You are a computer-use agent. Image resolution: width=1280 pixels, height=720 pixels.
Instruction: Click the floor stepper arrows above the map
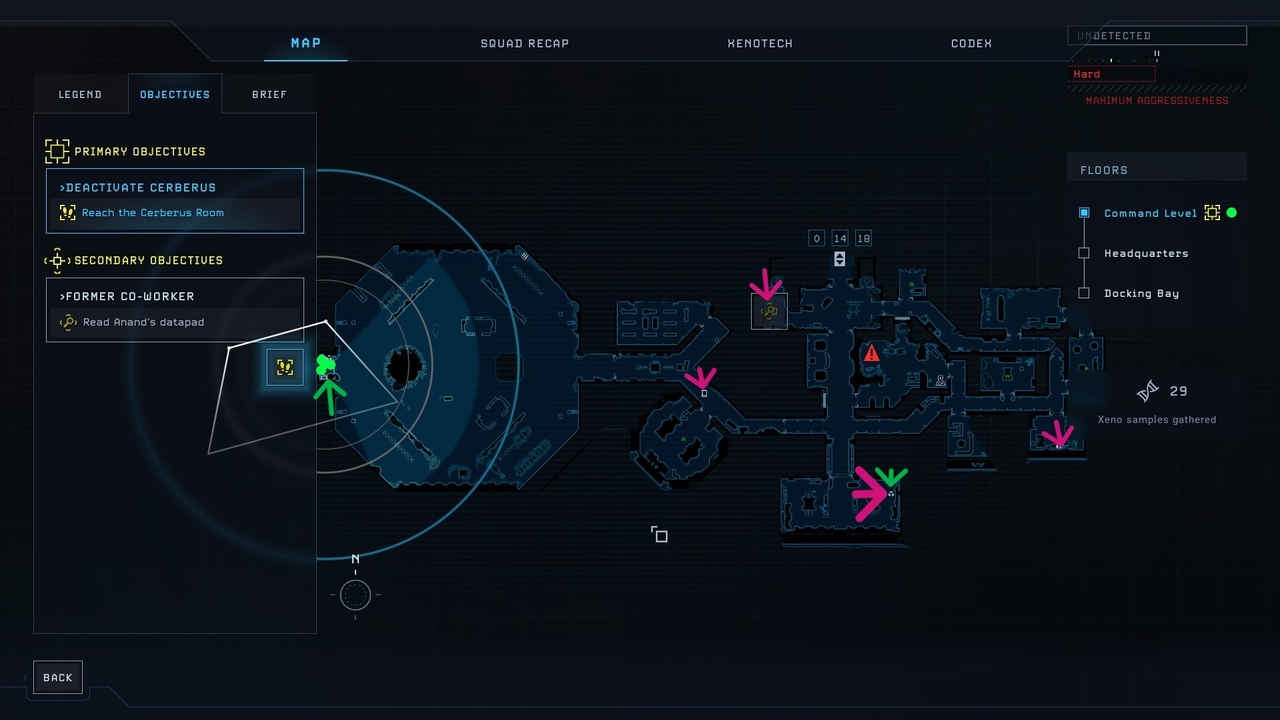840,238
